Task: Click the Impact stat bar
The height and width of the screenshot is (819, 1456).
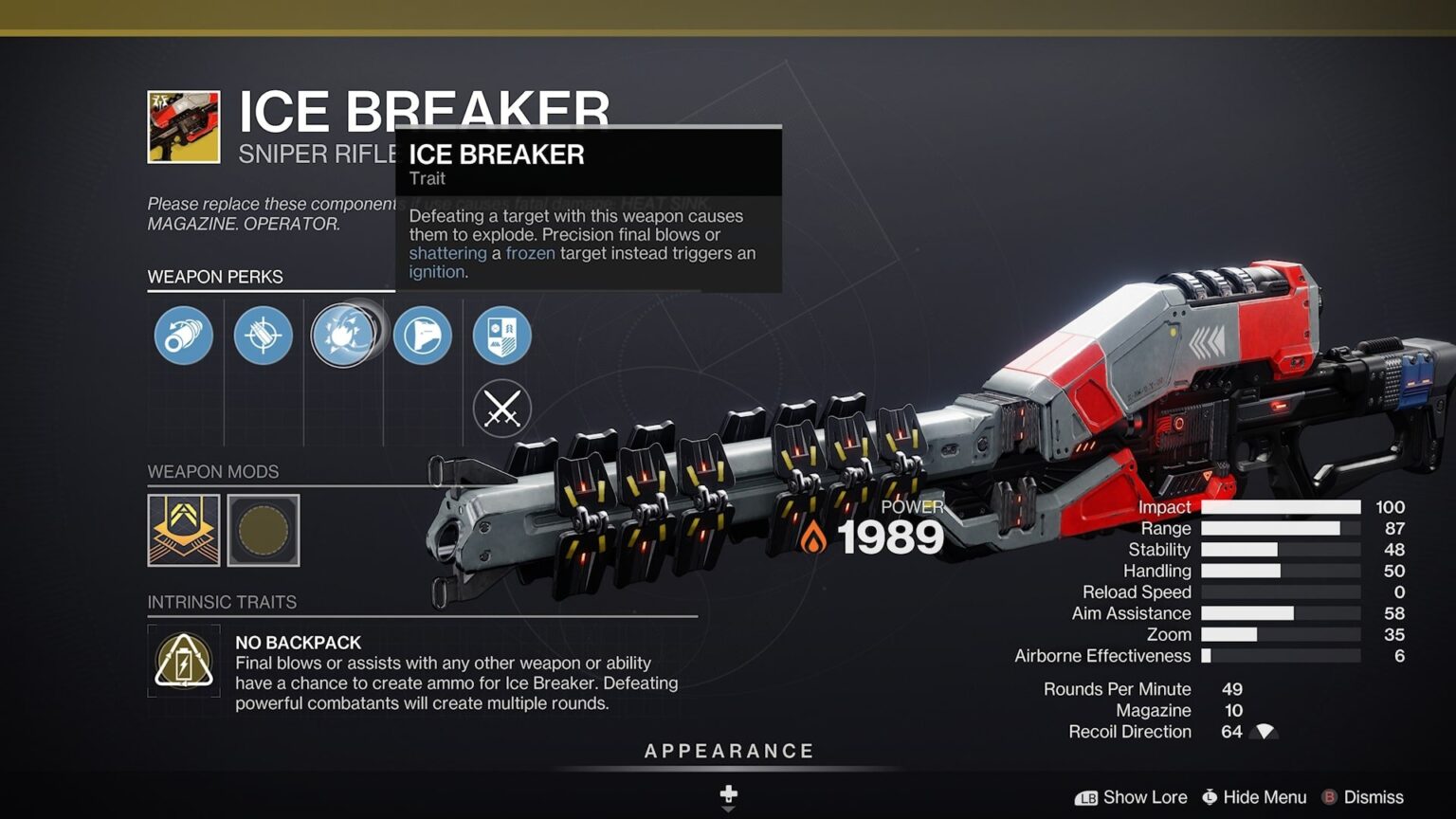Action: (x=1282, y=507)
